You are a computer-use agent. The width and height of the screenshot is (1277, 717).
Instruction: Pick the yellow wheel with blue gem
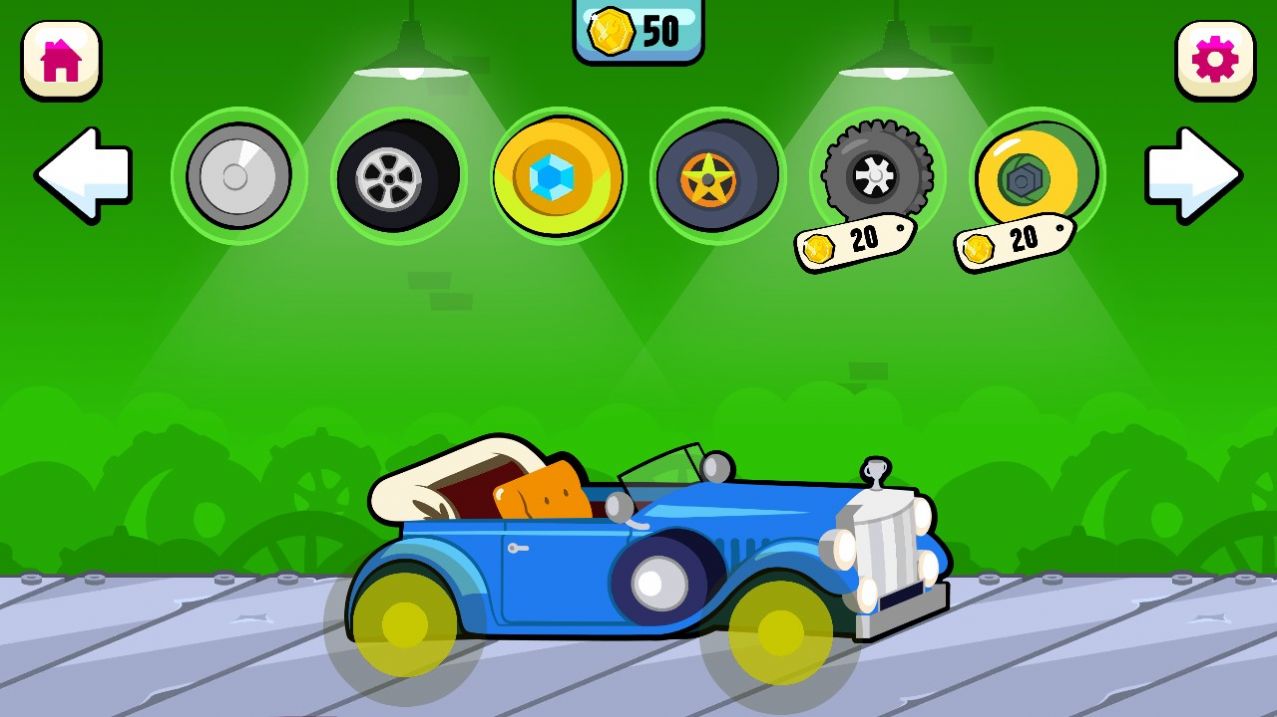pyautogui.click(x=558, y=176)
